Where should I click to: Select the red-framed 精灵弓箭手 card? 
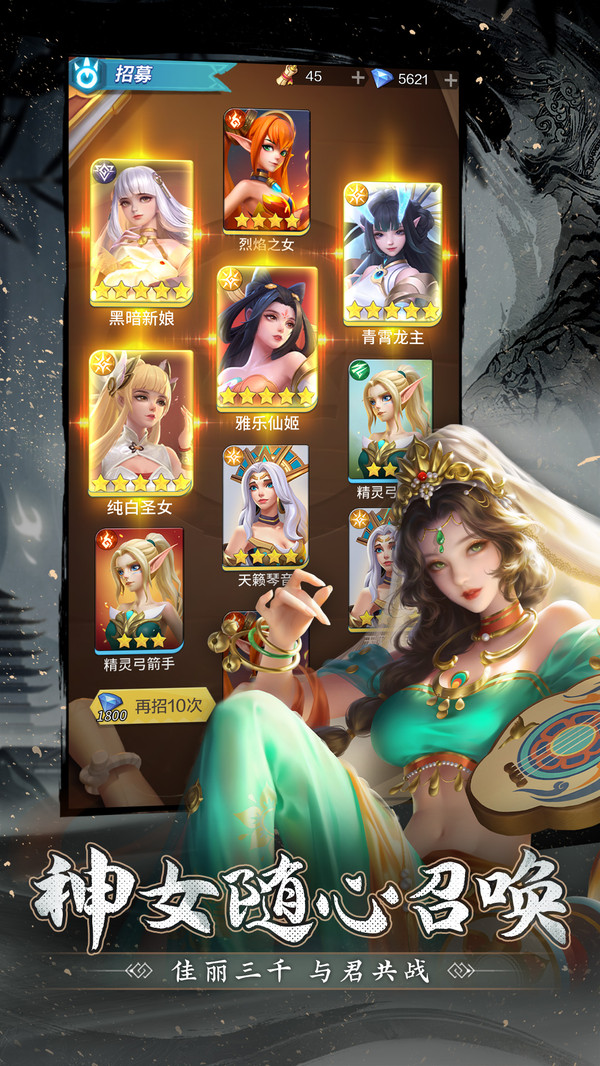click(x=139, y=591)
